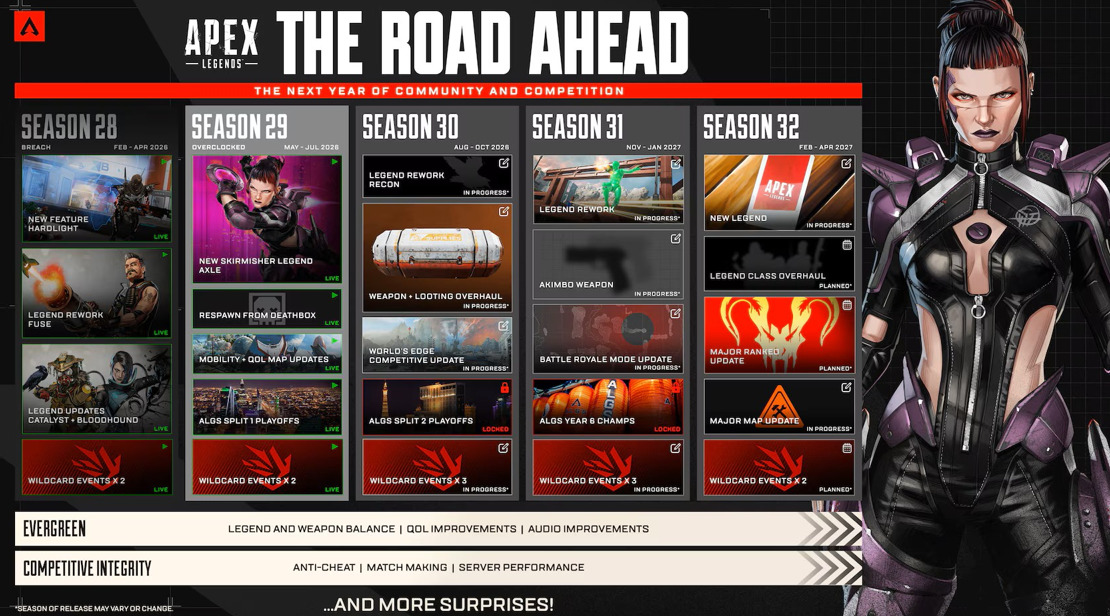
Task: Click the red Apex logo icon
Action: point(29,25)
